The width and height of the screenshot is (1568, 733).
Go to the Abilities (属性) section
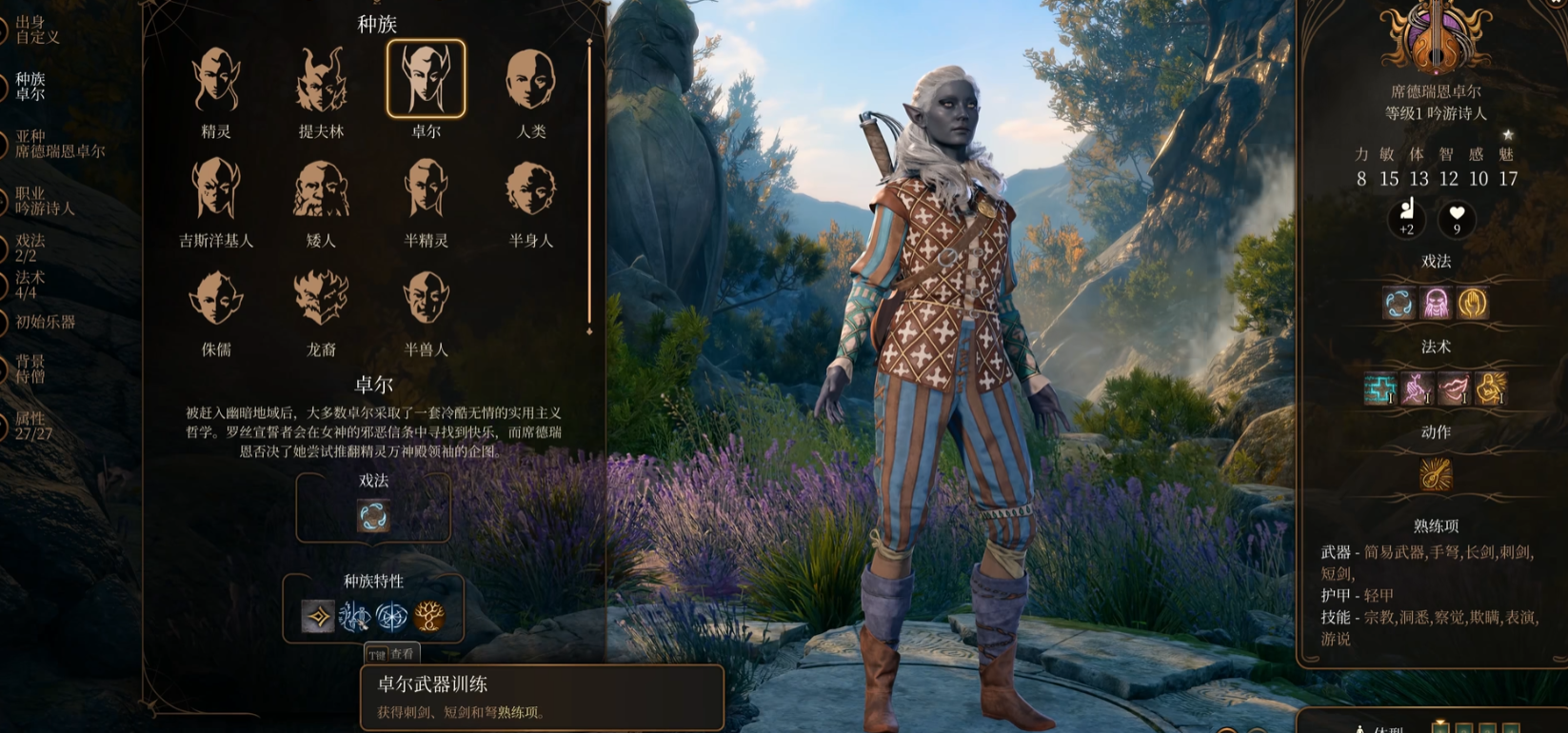(32, 426)
